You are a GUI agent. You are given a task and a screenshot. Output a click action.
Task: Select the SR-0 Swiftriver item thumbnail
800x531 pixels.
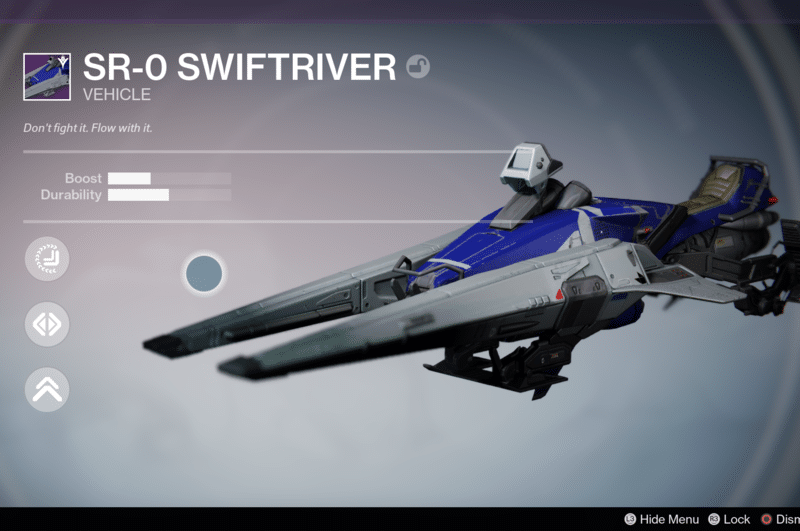click(47, 77)
